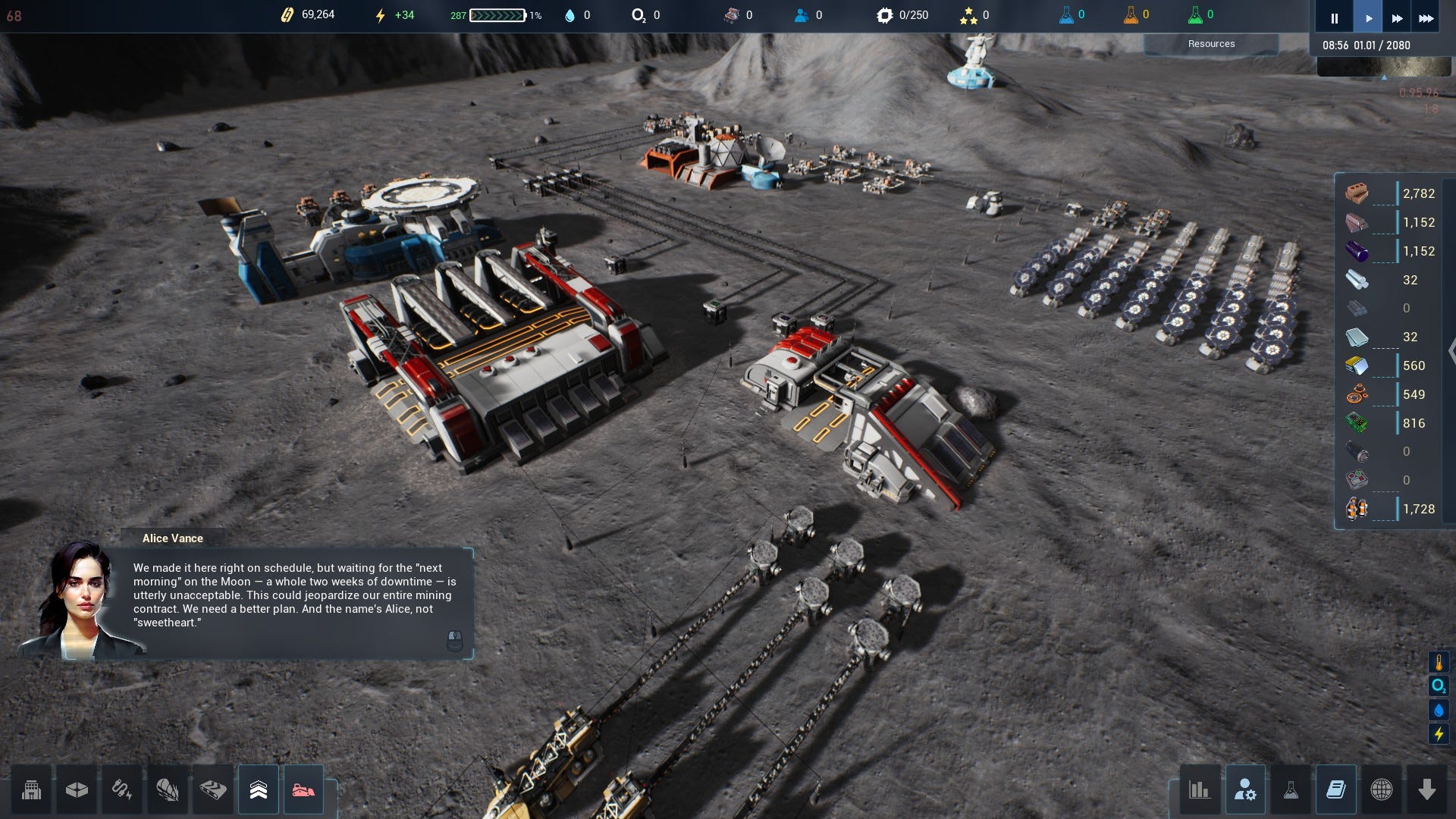Select the storage box build category

pos(77,790)
